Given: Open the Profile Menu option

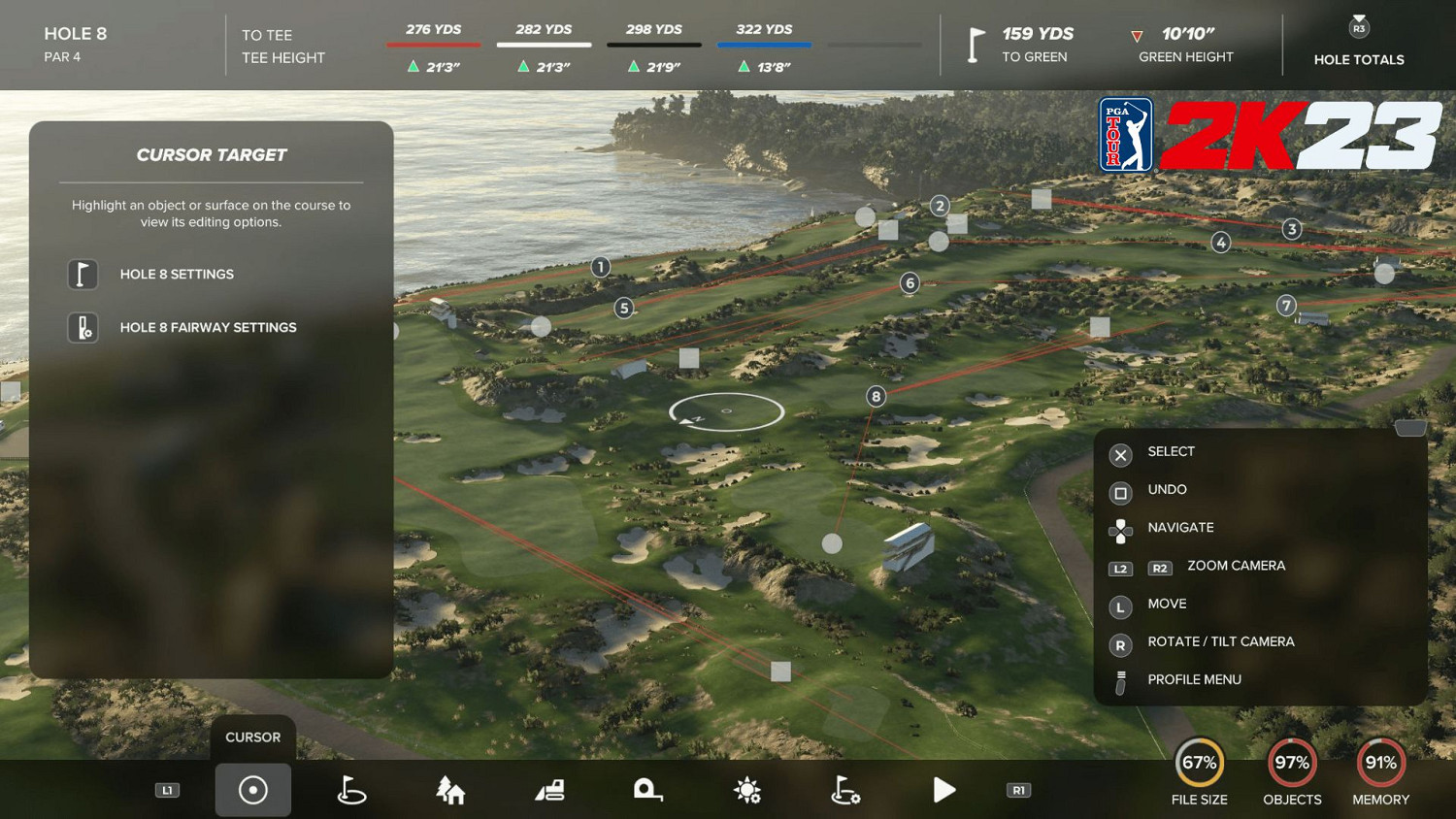Looking at the screenshot, I should point(1196,679).
